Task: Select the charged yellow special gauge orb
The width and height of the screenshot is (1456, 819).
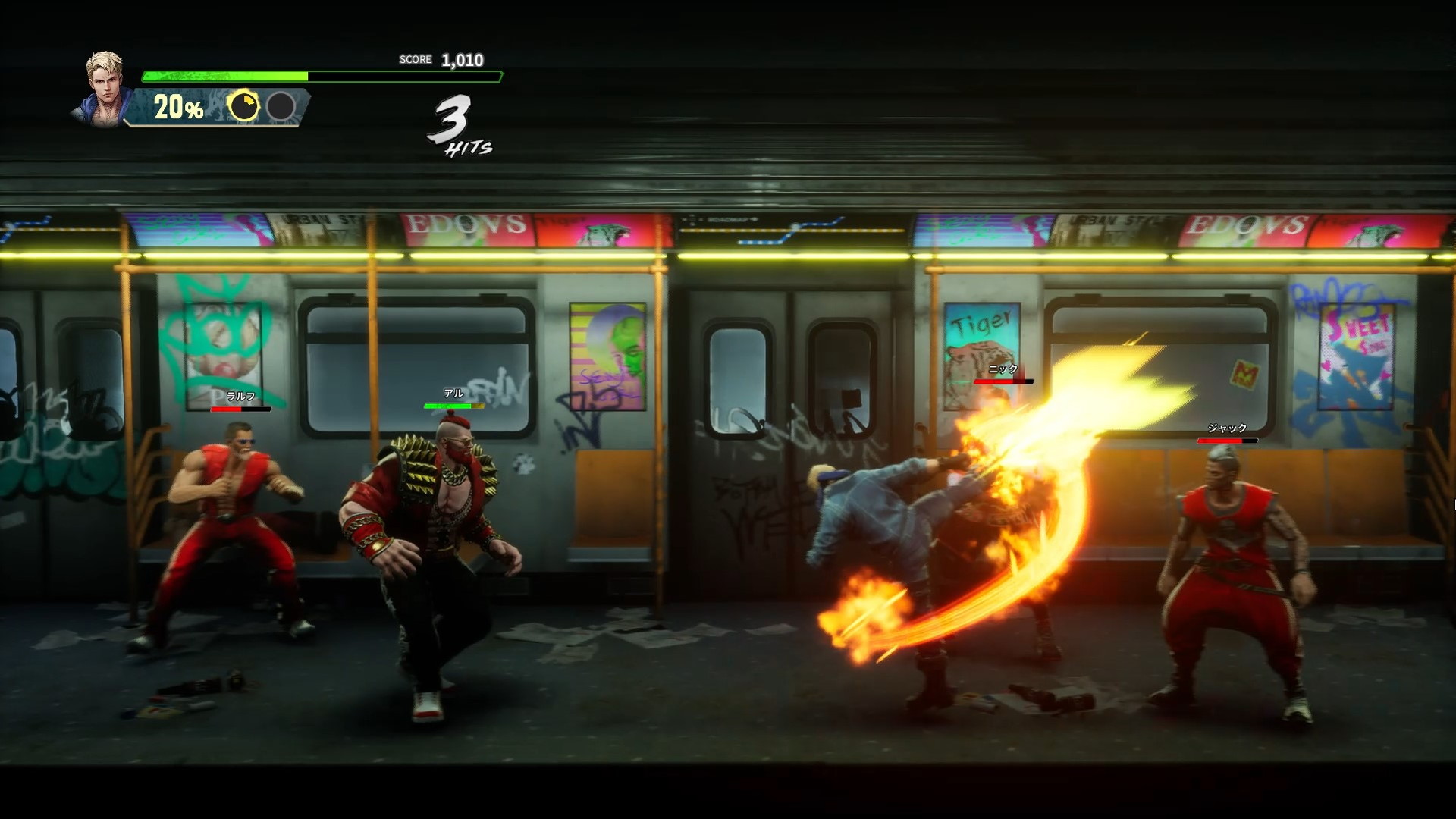Action: [x=243, y=106]
